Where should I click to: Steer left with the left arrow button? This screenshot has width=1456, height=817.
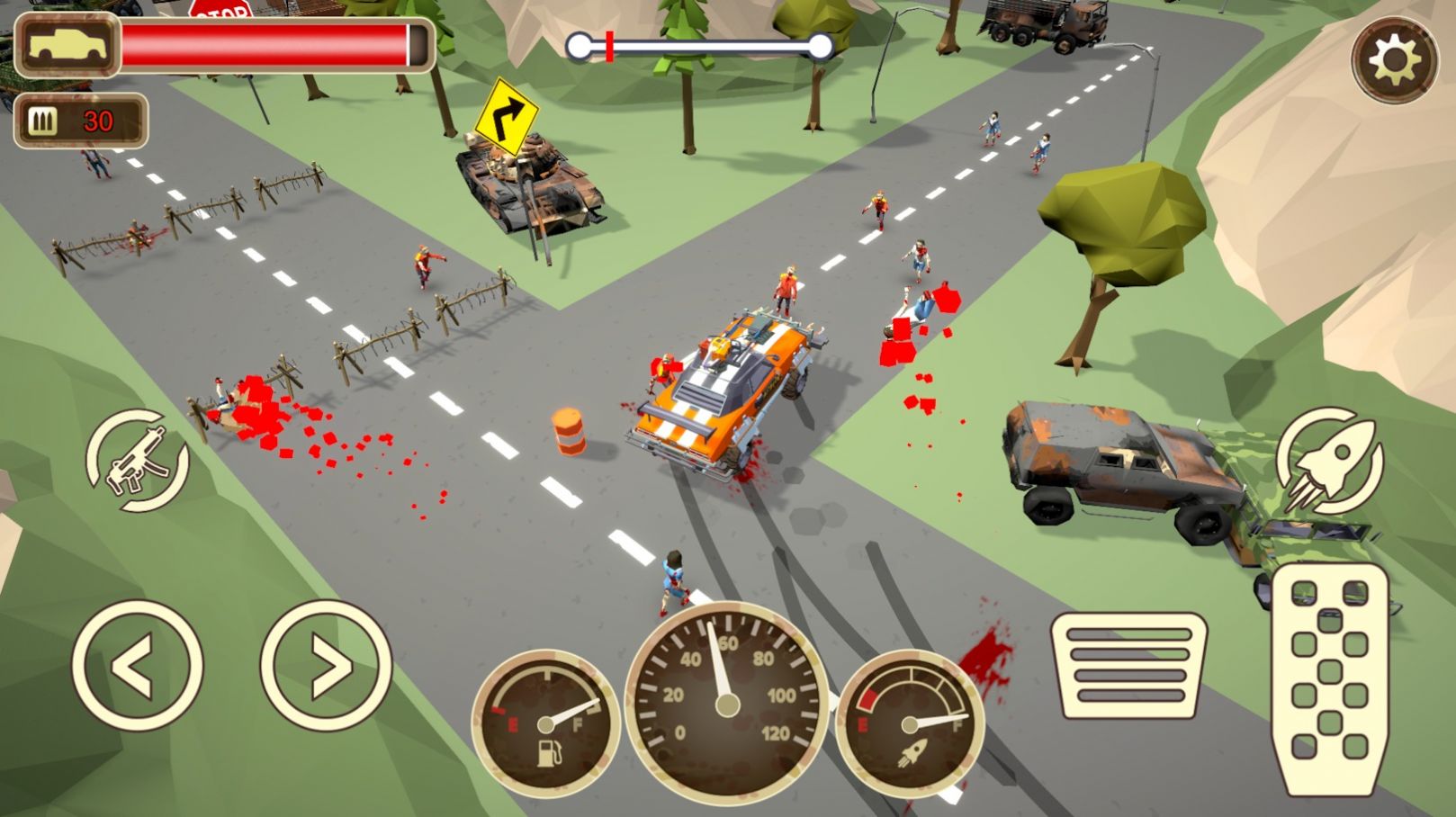137,666
